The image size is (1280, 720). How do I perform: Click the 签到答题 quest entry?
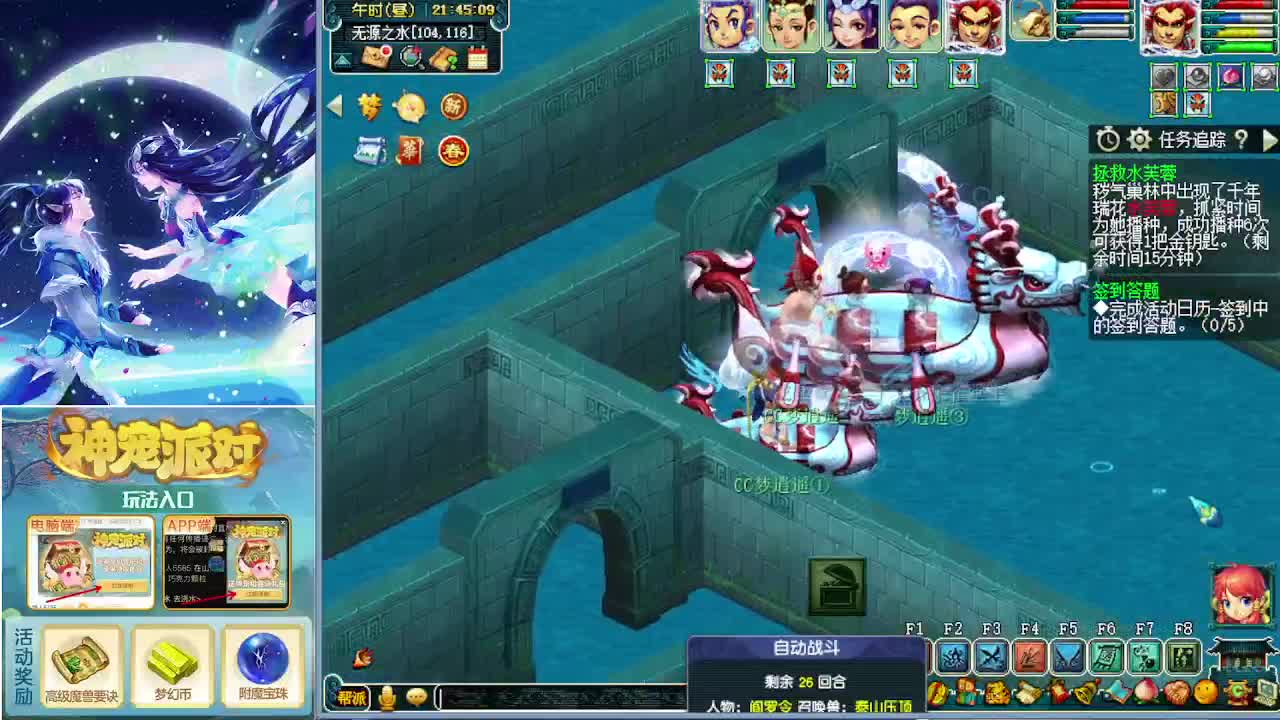1127,290
